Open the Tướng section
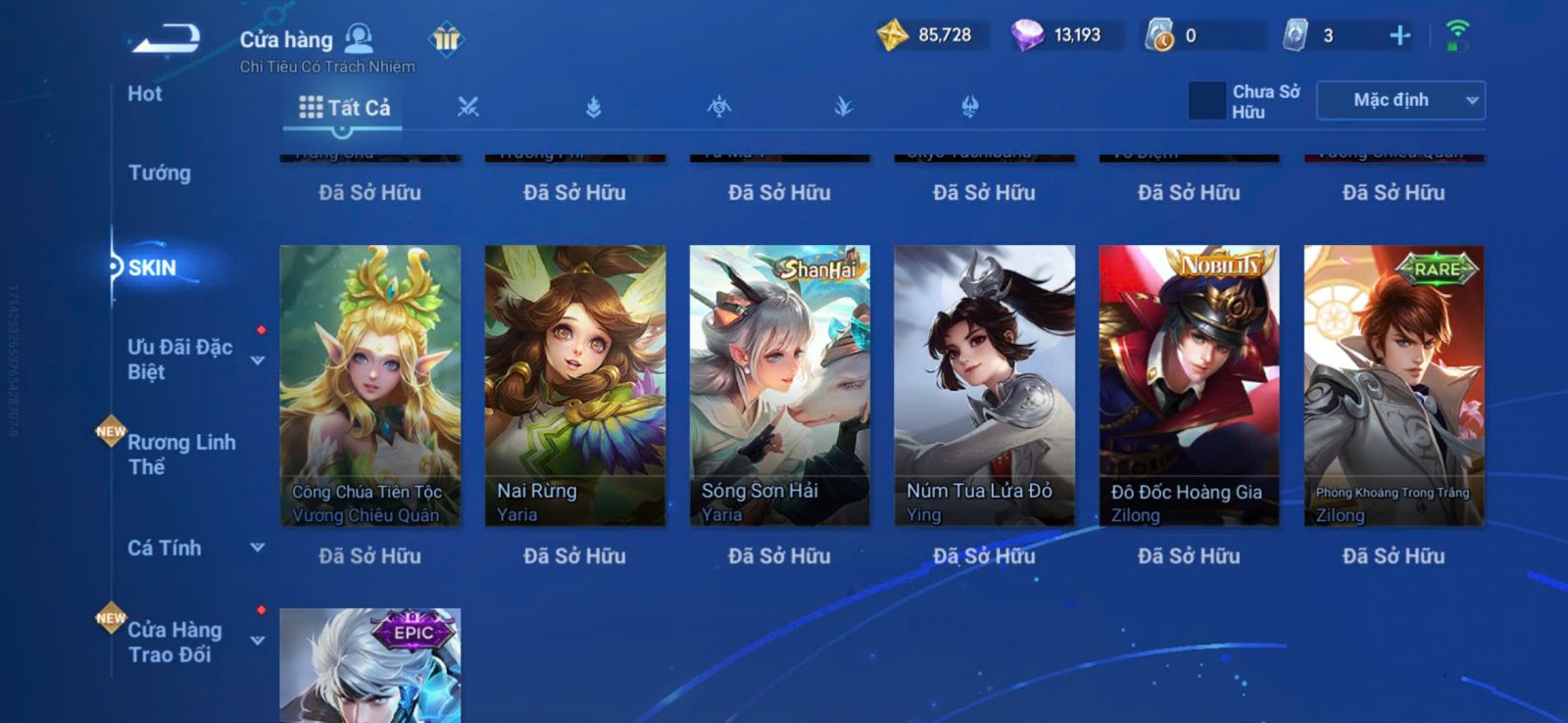1568x723 pixels. tap(160, 173)
